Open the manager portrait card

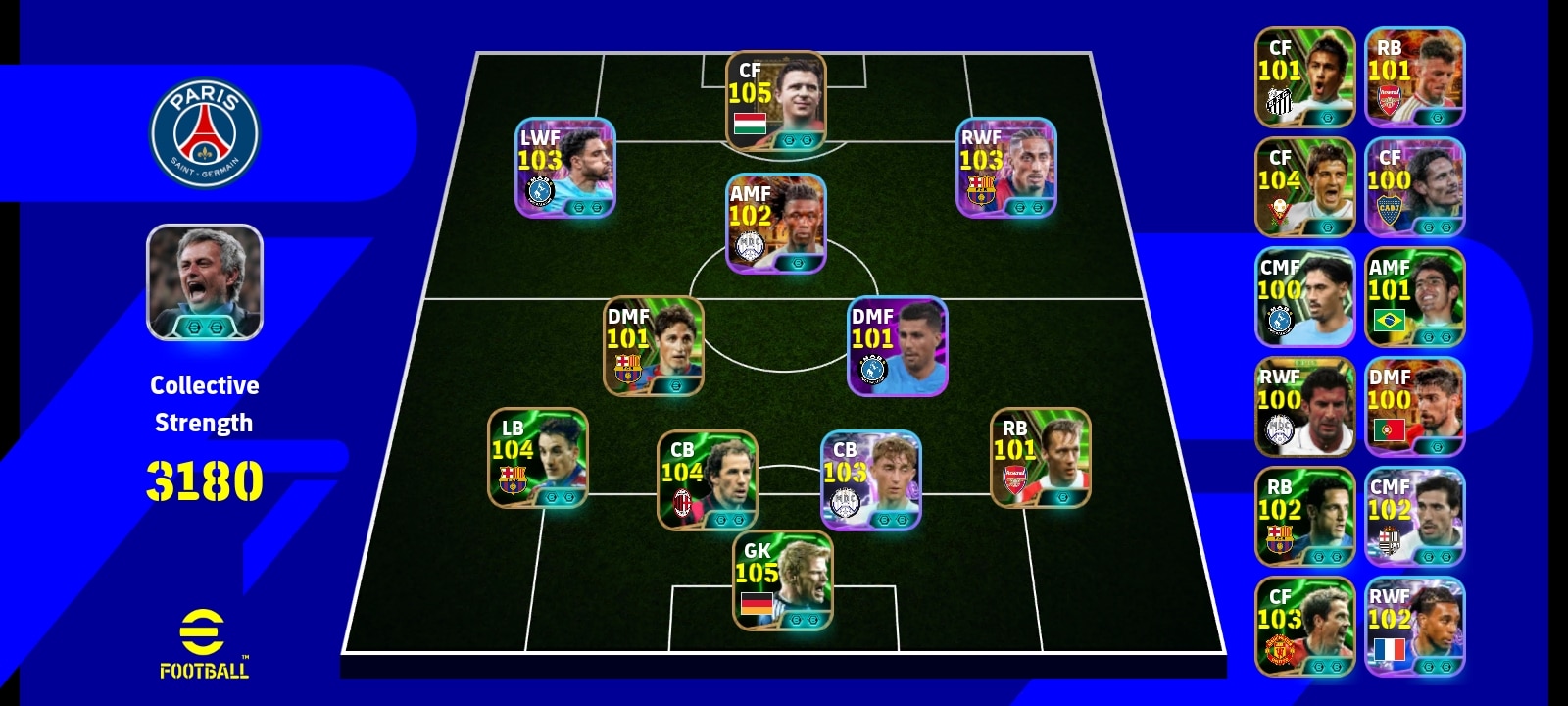click(x=205, y=282)
